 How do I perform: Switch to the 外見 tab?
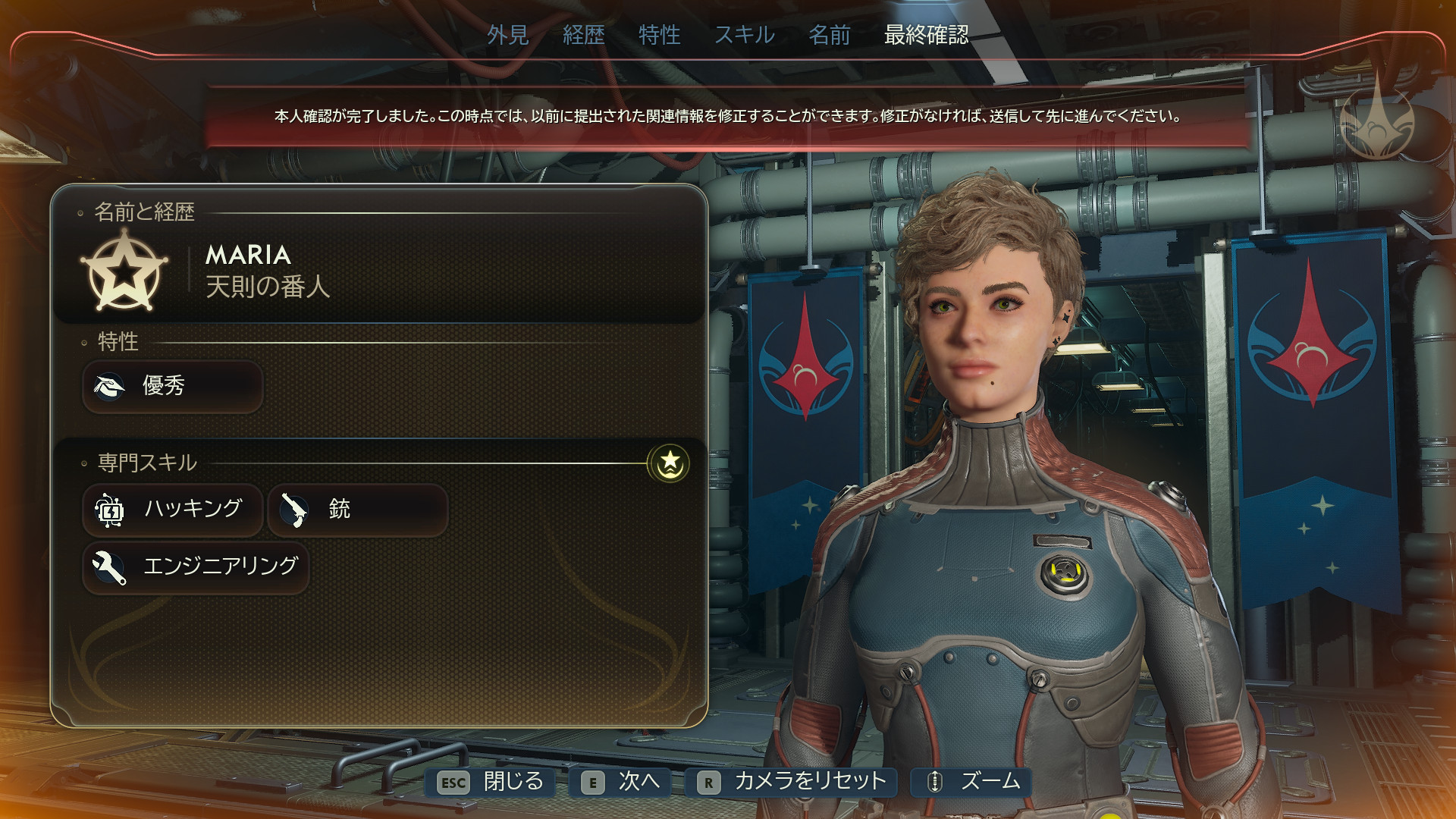pos(507,35)
